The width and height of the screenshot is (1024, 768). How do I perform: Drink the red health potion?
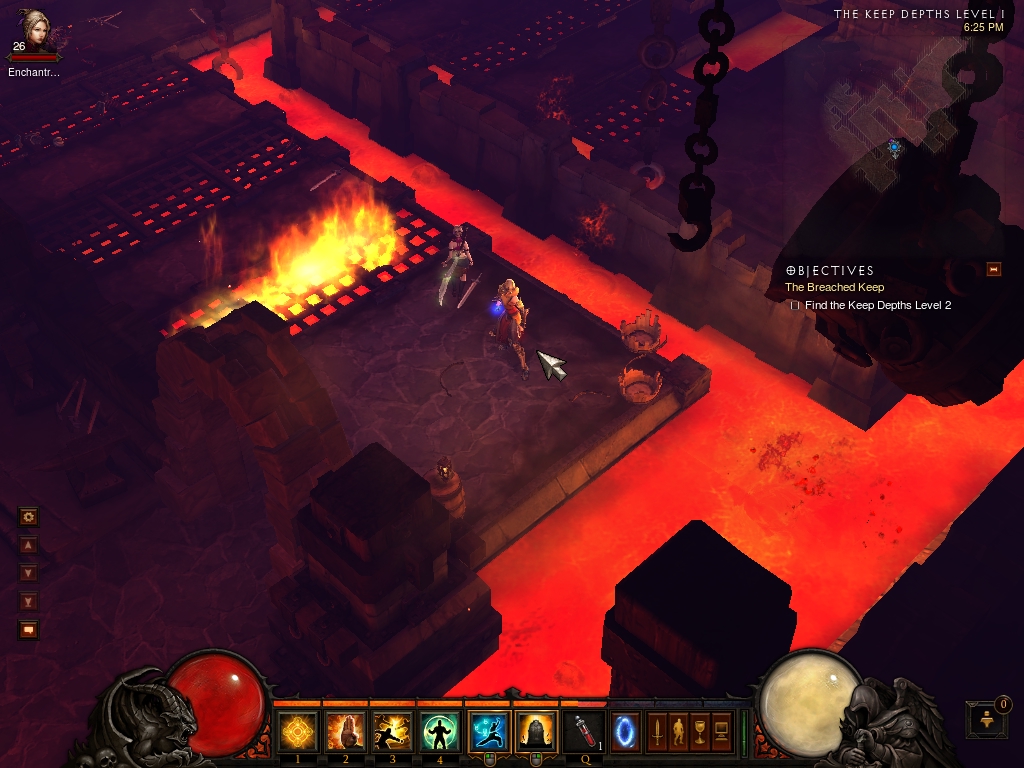(584, 732)
